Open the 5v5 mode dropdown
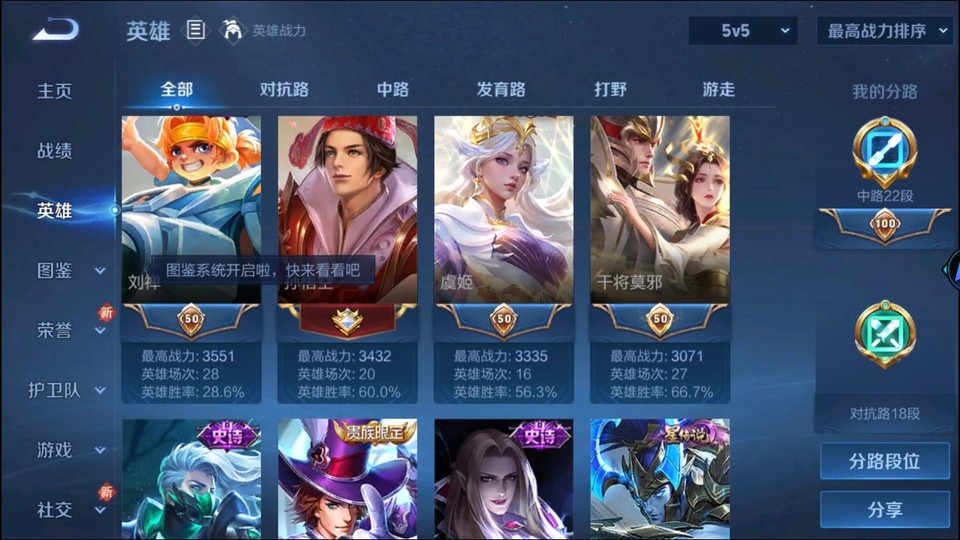The height and width of the screenshot is (540, 960). click(x=743, y=31)
